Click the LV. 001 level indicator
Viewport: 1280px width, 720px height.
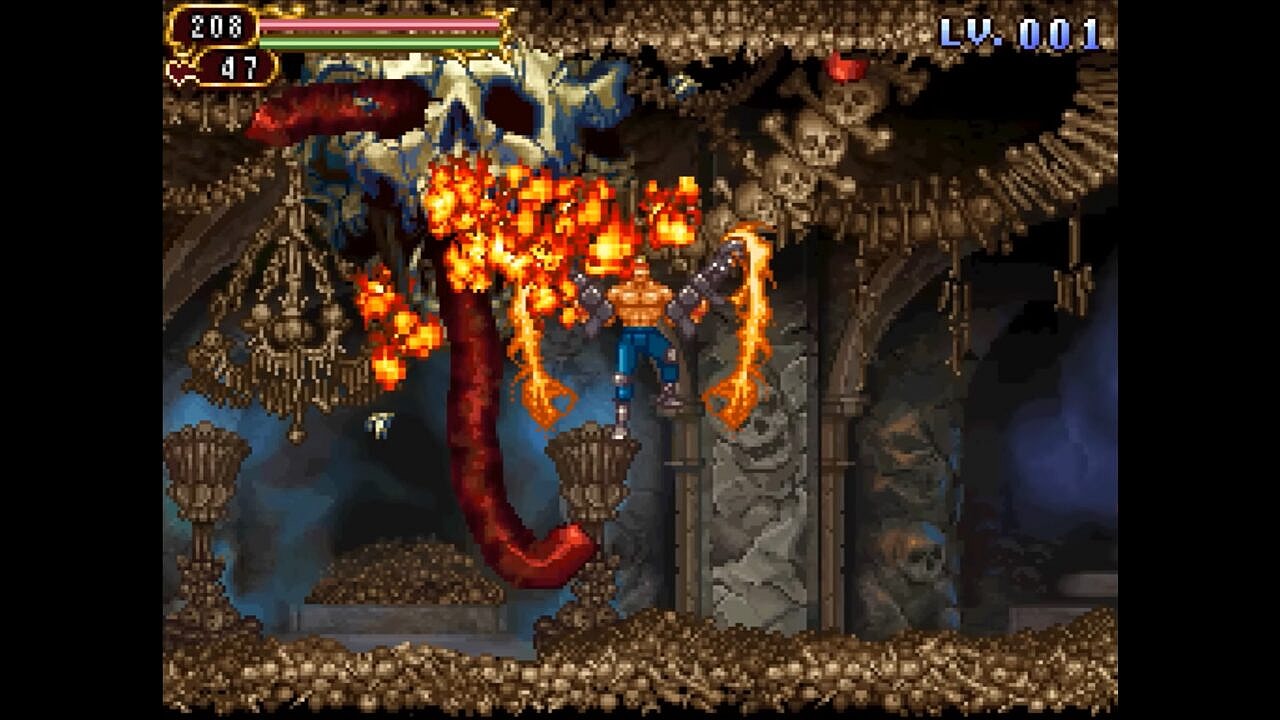(1022, 32)
